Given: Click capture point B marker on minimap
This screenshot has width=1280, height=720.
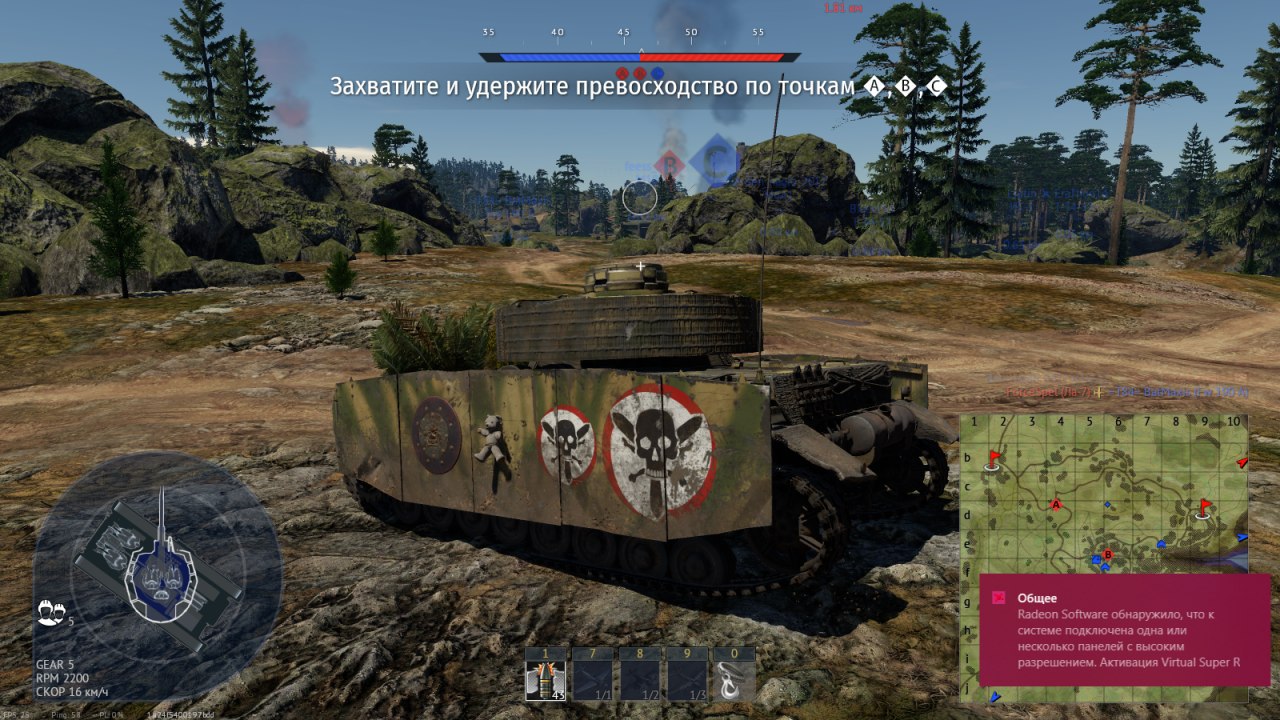Looking at the screenshot, I should click(1107, 554).
